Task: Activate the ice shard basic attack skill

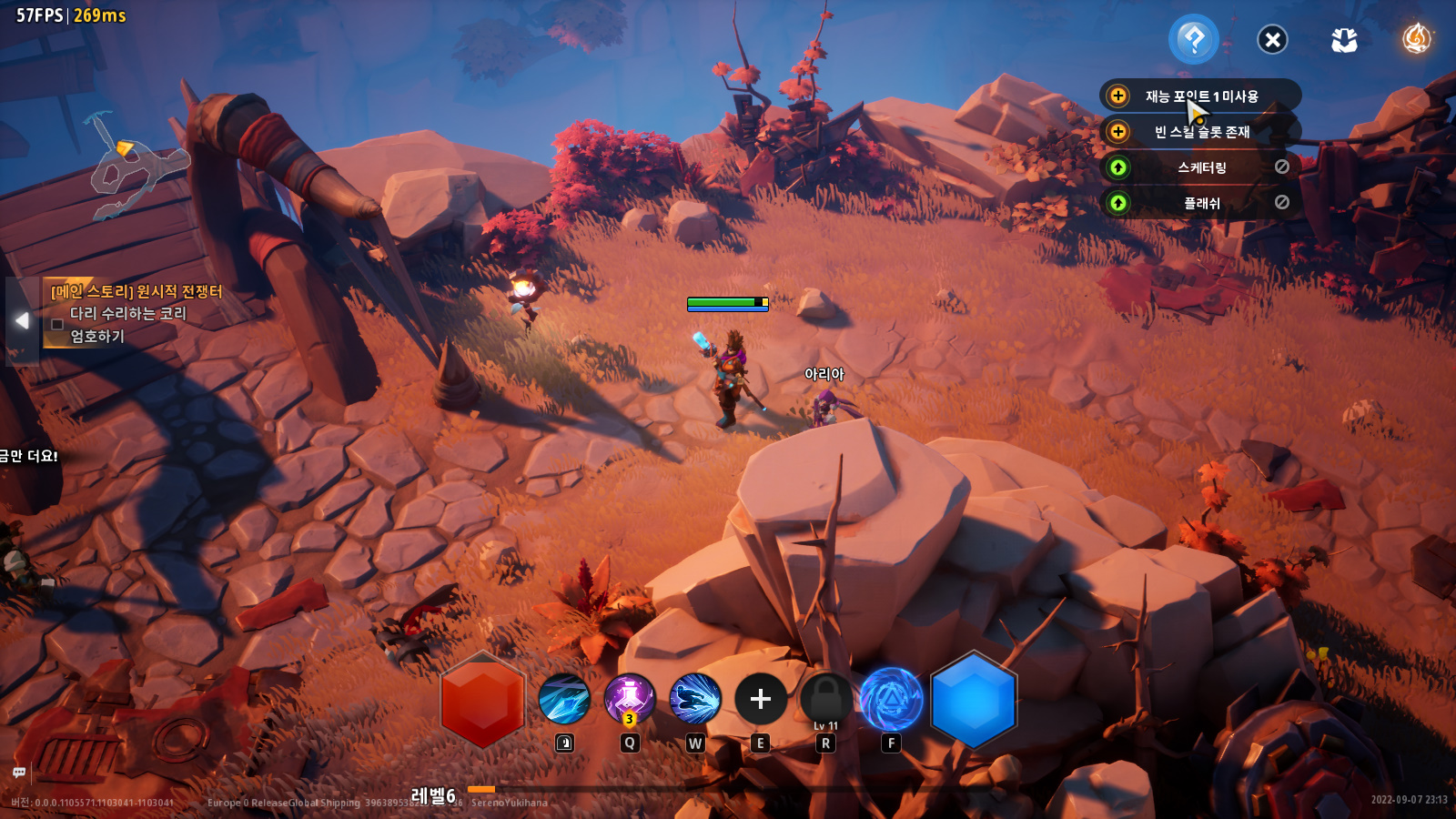Action: (x=564, y=699)
